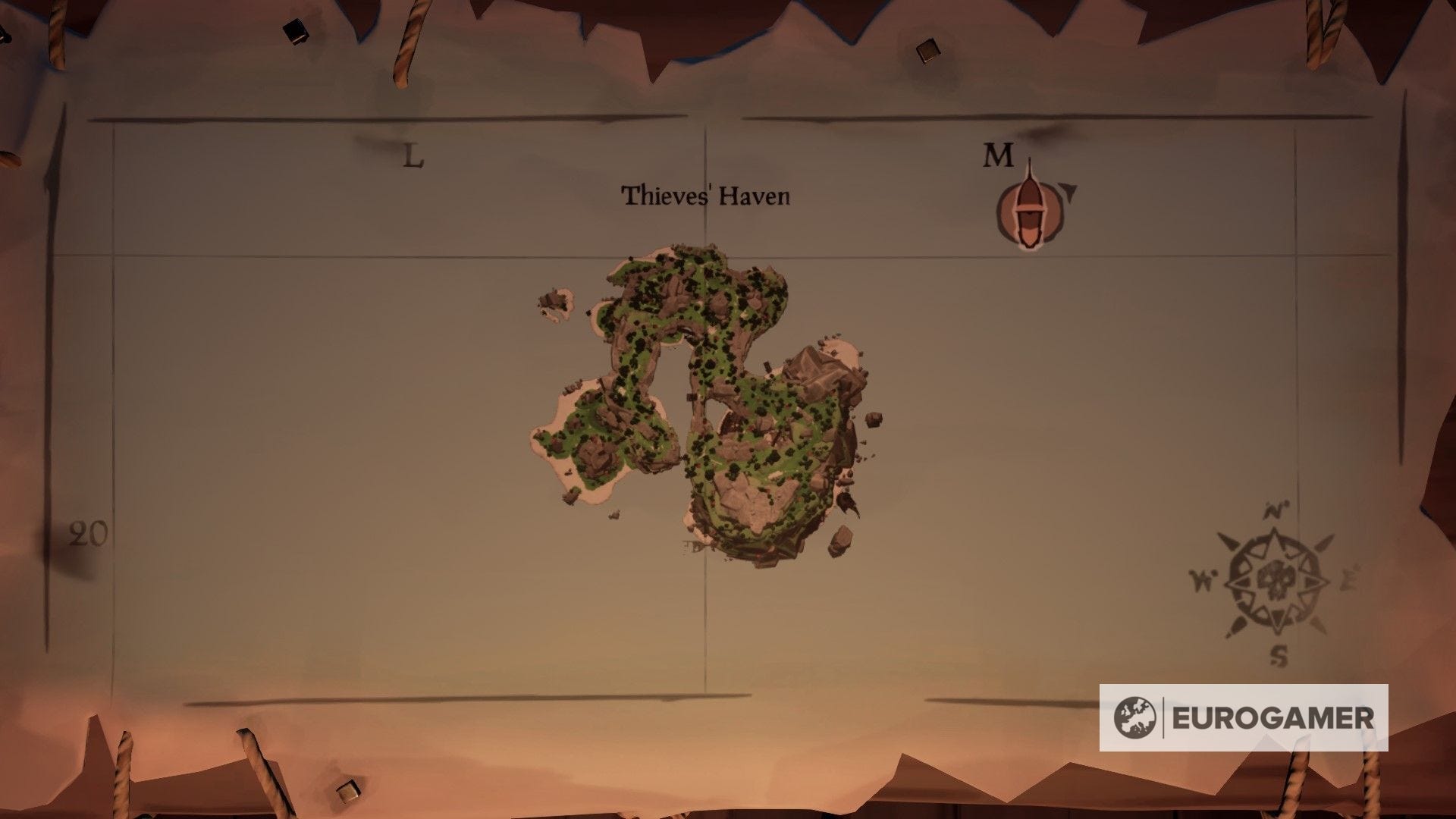The image size is (1456, 819).
Task: Click the Thieves' Haven map label
Action: (707, 196)
